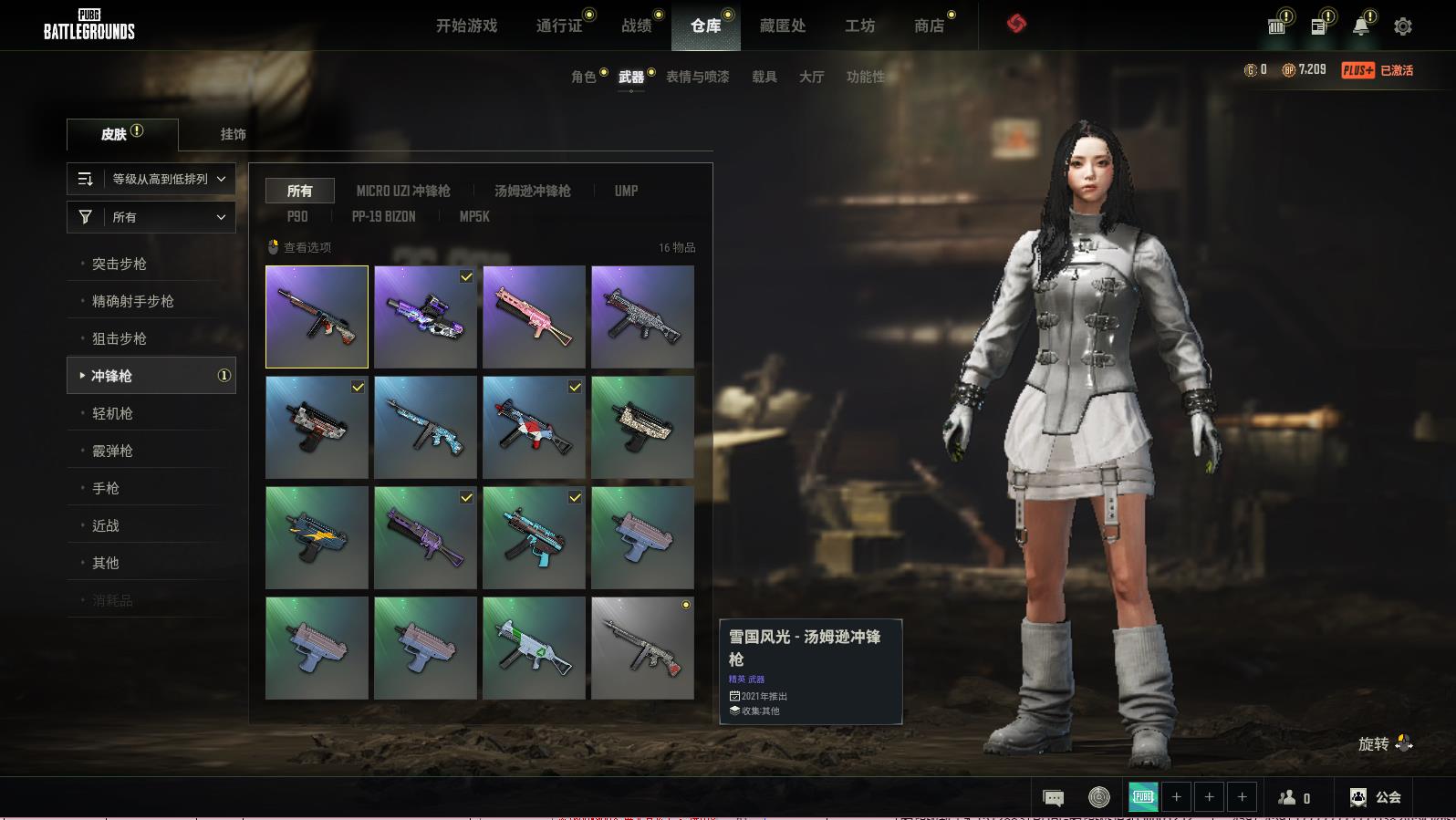This screenshot has height=820, width=1456.
Task: Switch to 载具 vehicle sub-tab
Action: pyautogui.click(x=764, y=77)
